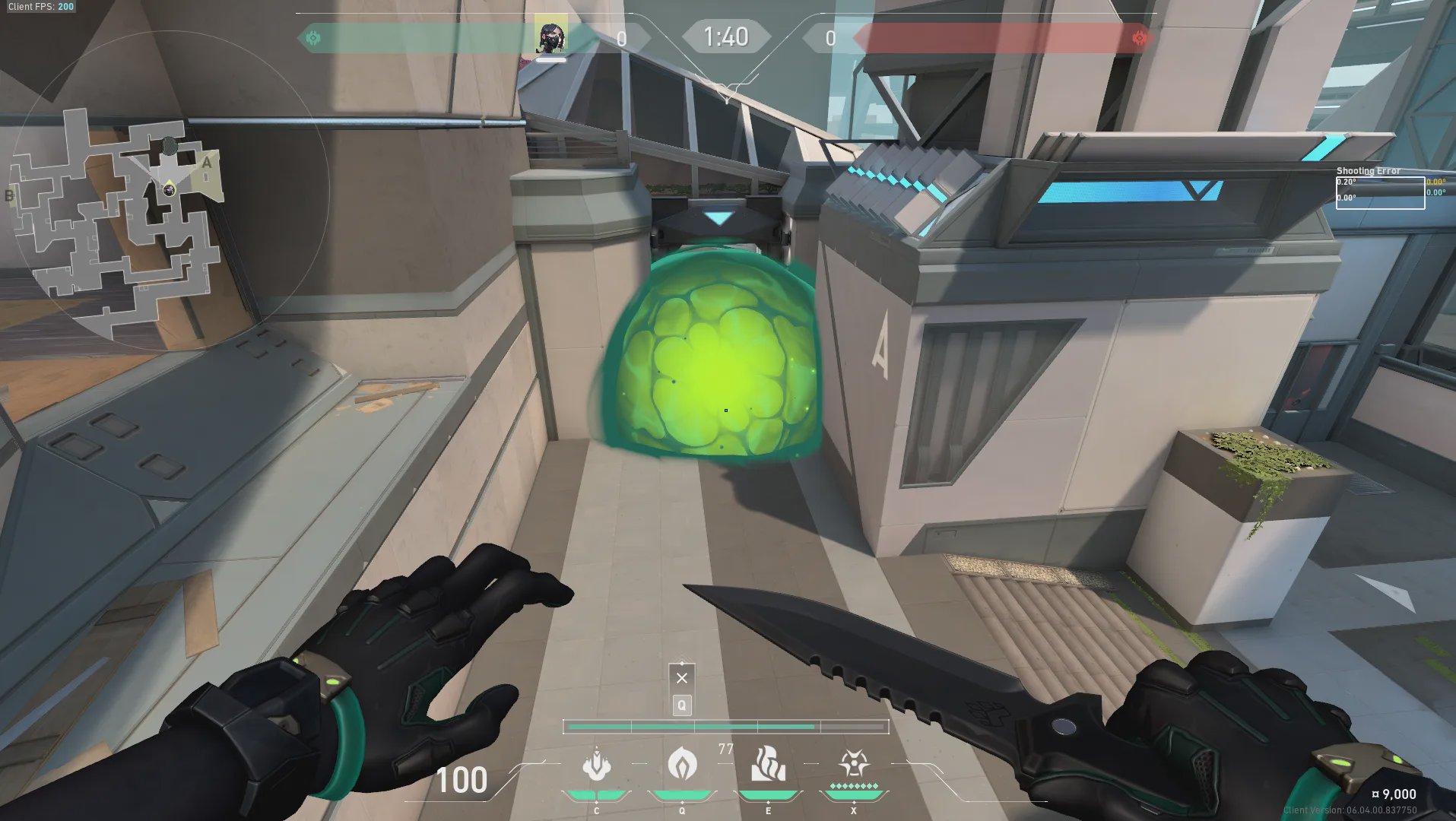
Task: Click the X cancel icon above the fuel bar
Action: [682, 677]
